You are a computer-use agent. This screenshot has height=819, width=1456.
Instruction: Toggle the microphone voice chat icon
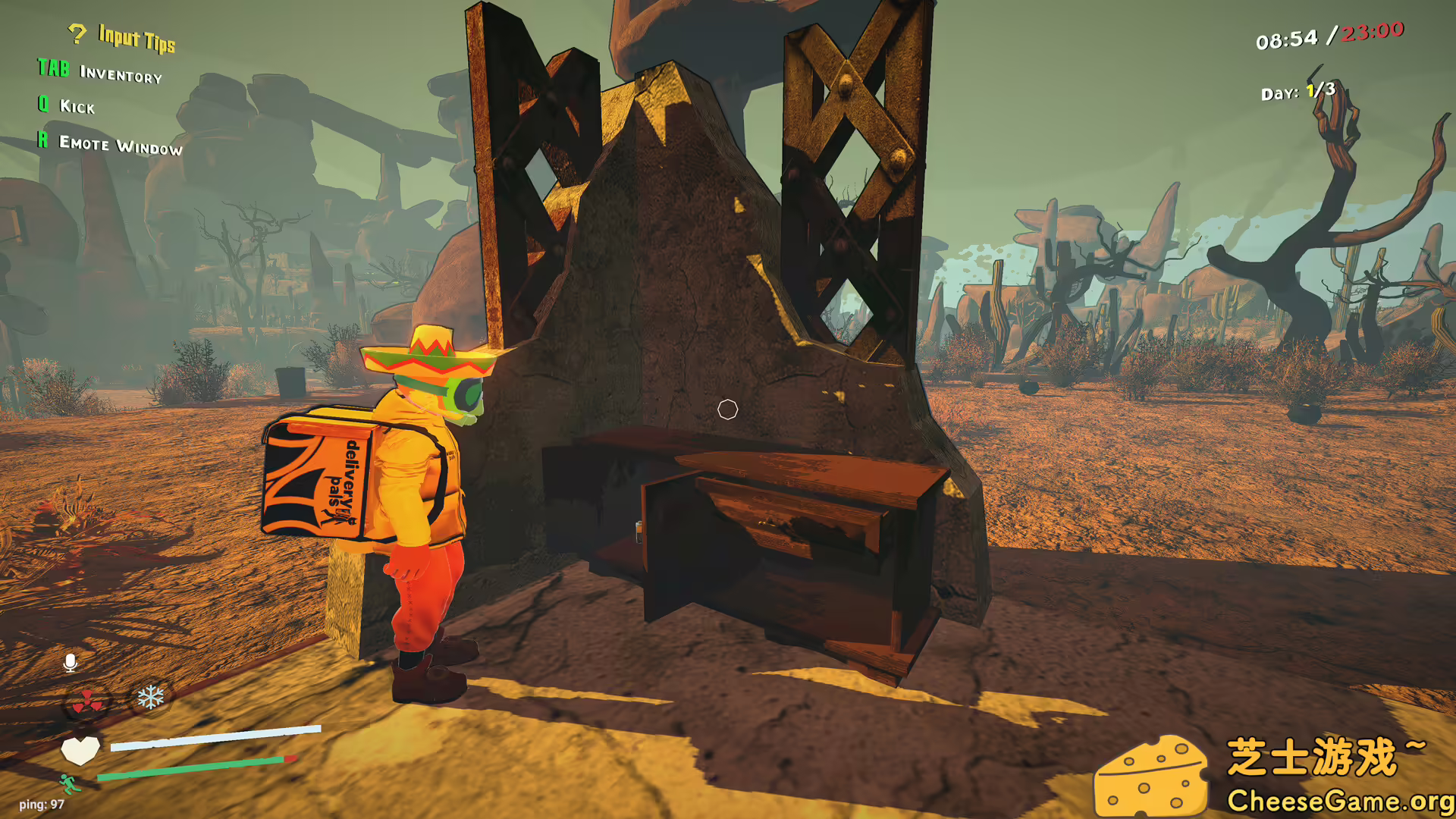[x=71, y=663]
